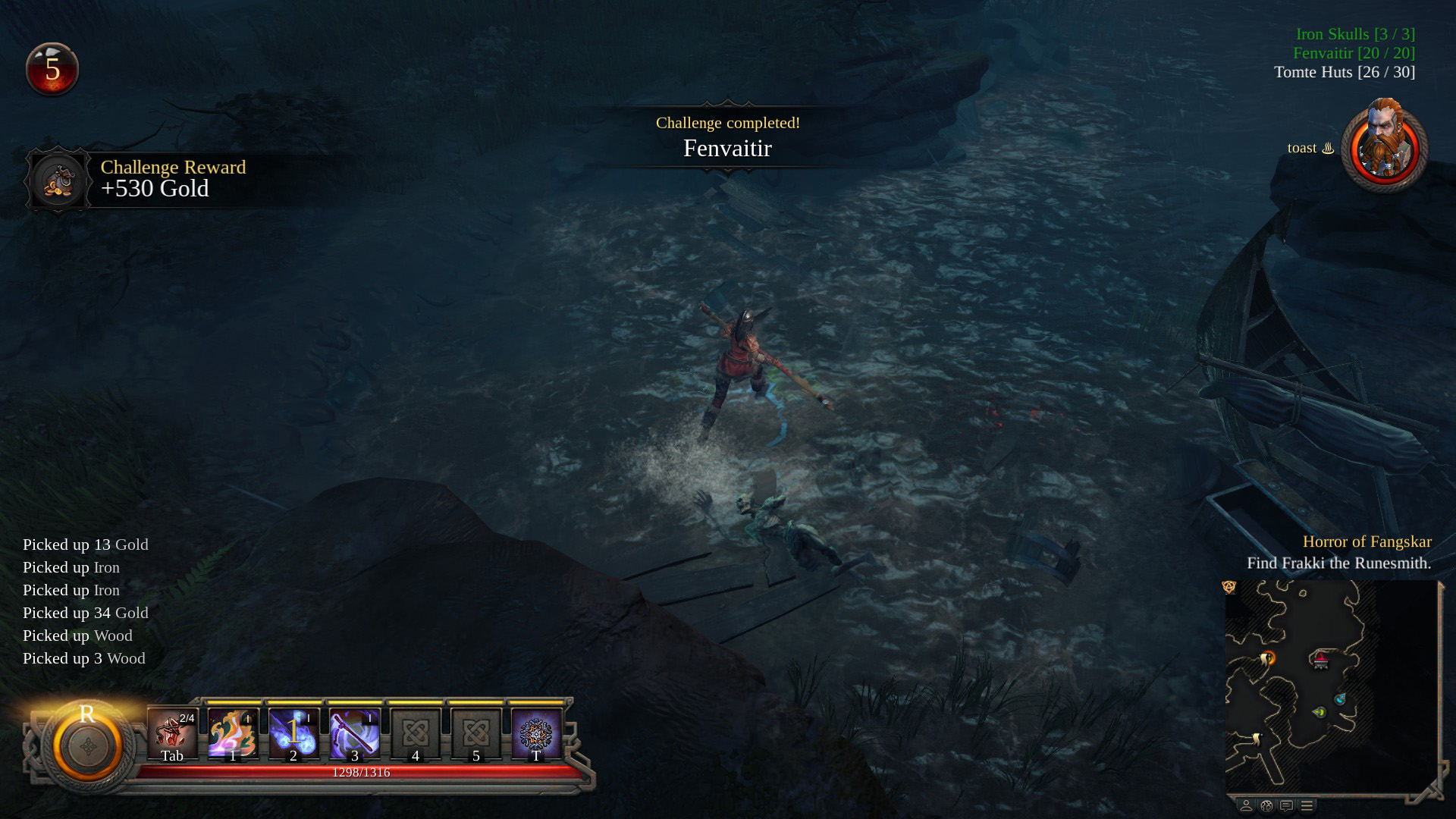Image resolution: width=1456 pixels, height=819 pixels.
Task: Cast the blue meteor skill in slot 2
Action: pos(293,733)
